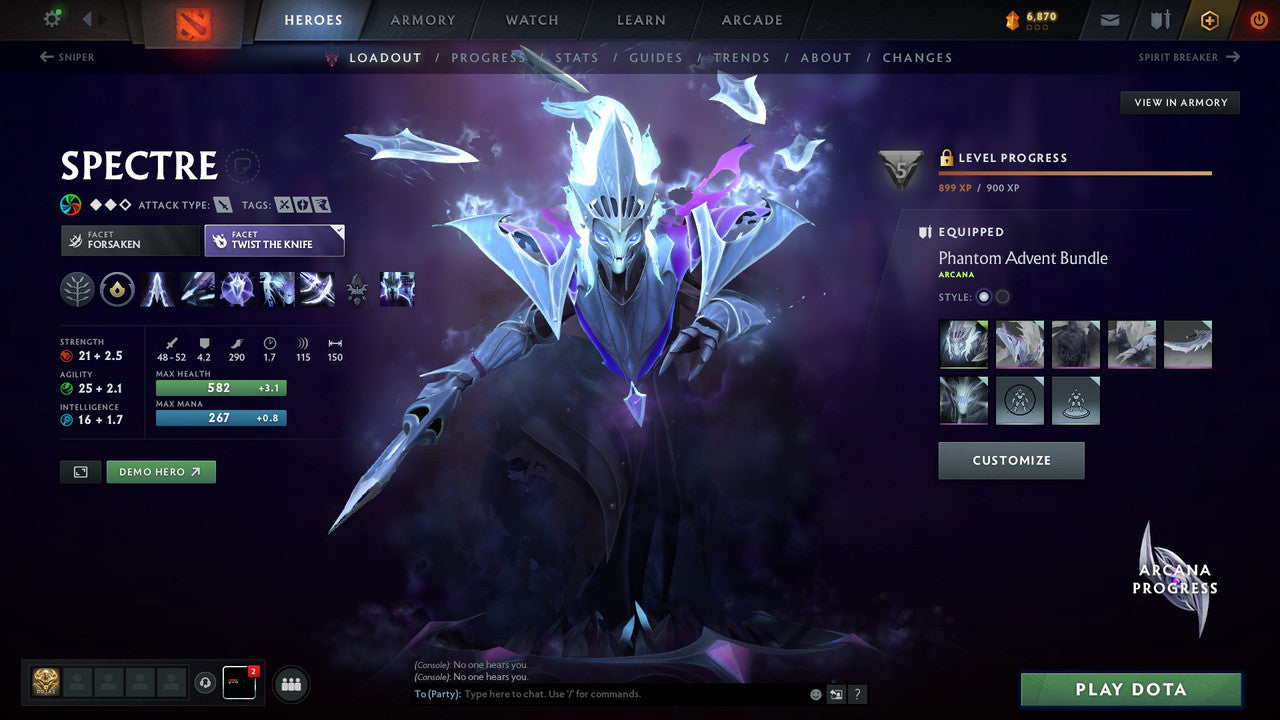
Task: Open the Dota Plus hexagon icon
Action: 1209,19
